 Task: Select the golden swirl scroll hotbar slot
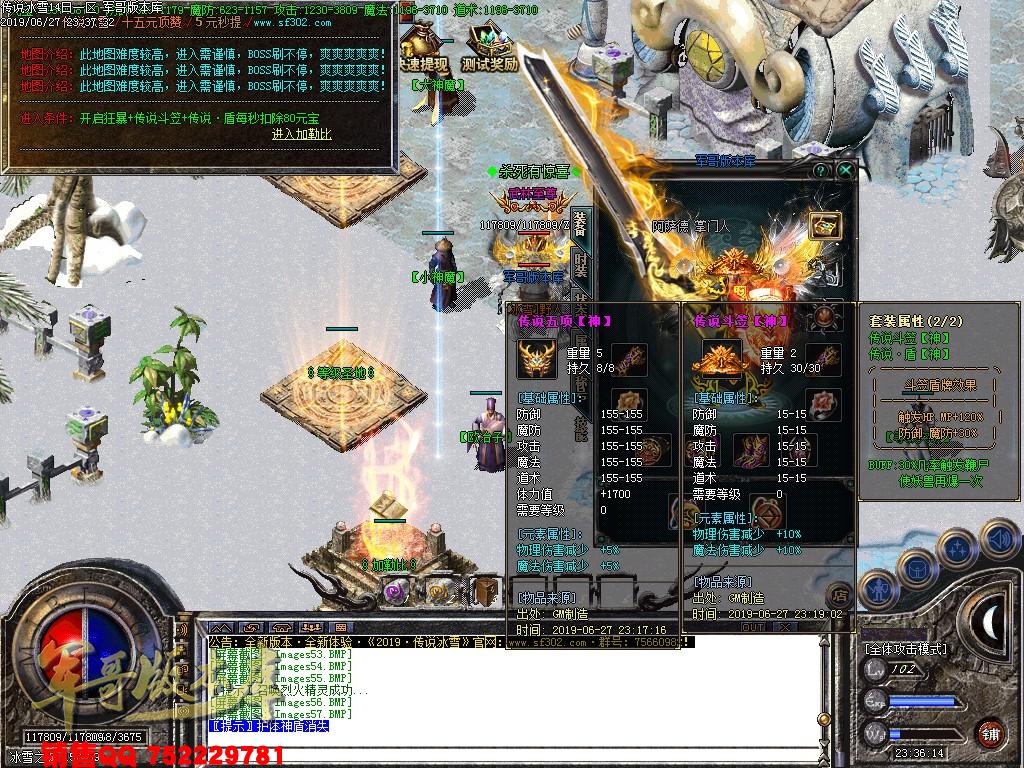tap(442, 591)
